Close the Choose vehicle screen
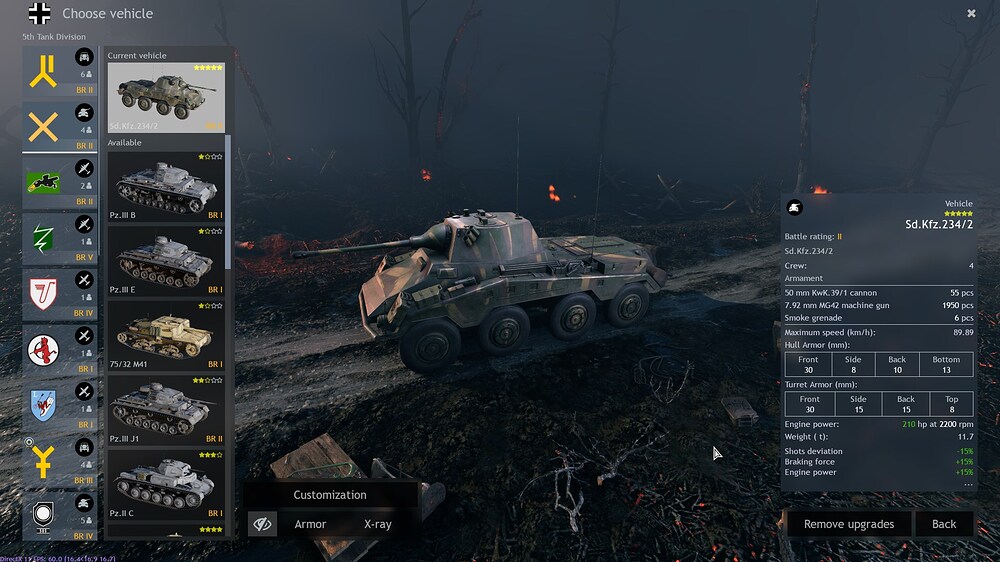Viewport: 1000px width, 562px height. 971,14
